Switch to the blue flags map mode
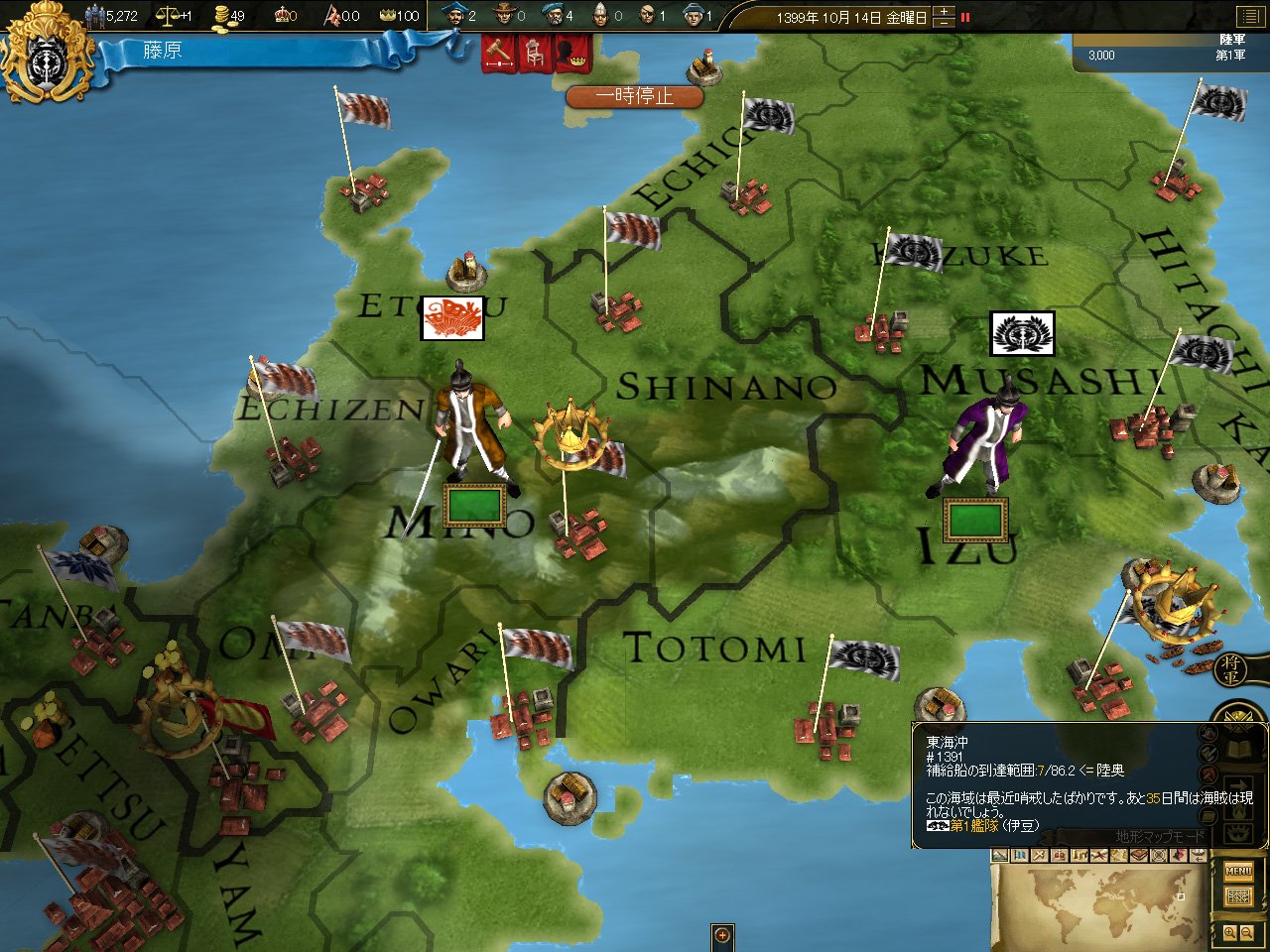This screenshot has width=1270, height=952. tap(1019, 855)
